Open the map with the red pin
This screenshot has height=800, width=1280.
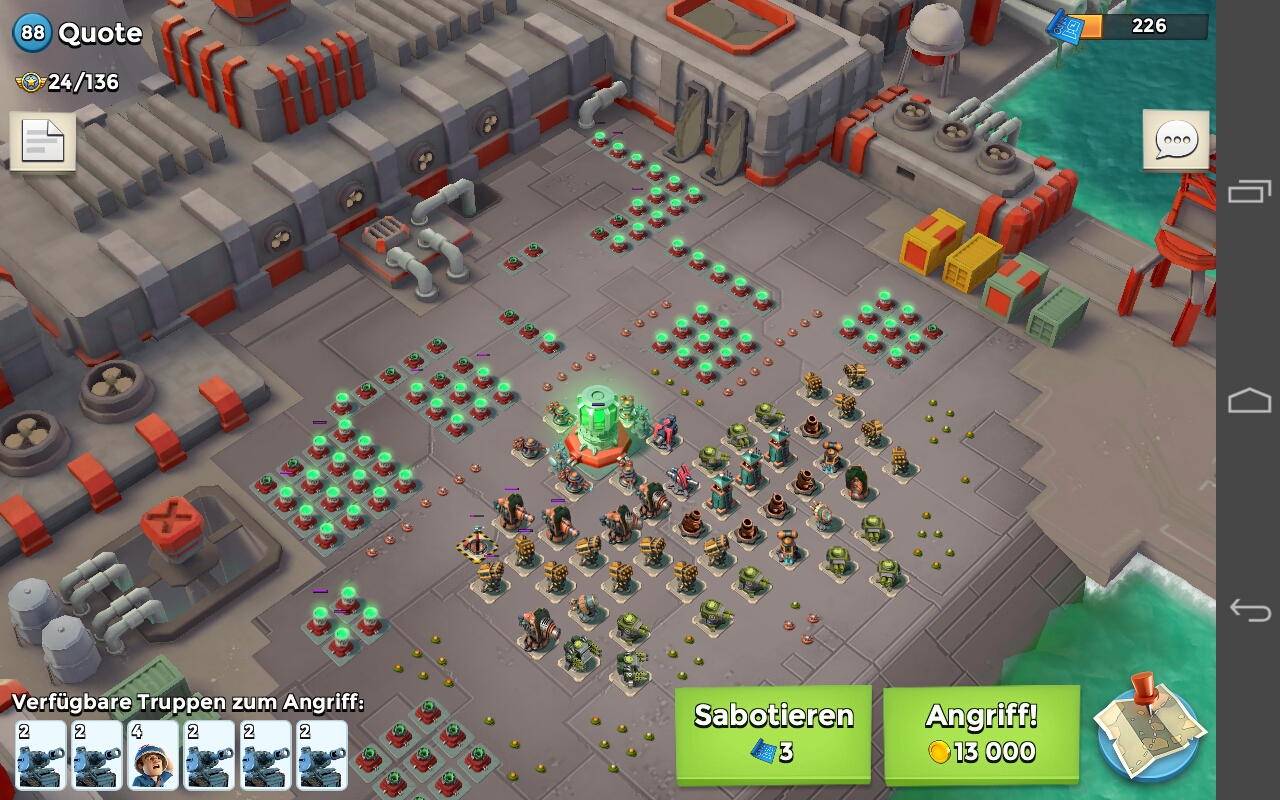coord(1147,727)
